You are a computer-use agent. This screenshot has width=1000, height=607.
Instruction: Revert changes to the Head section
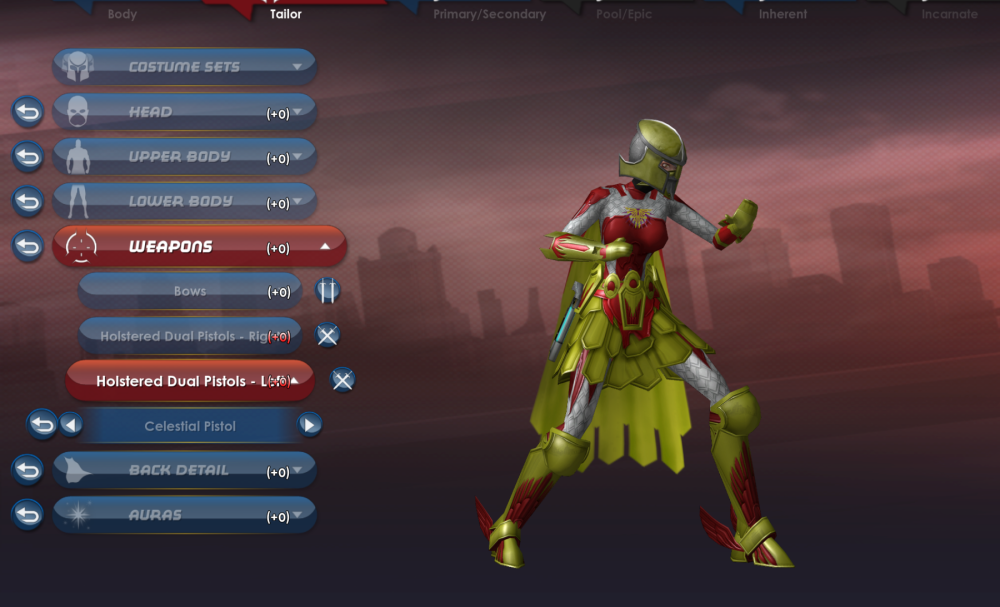[x=28, y=112]
